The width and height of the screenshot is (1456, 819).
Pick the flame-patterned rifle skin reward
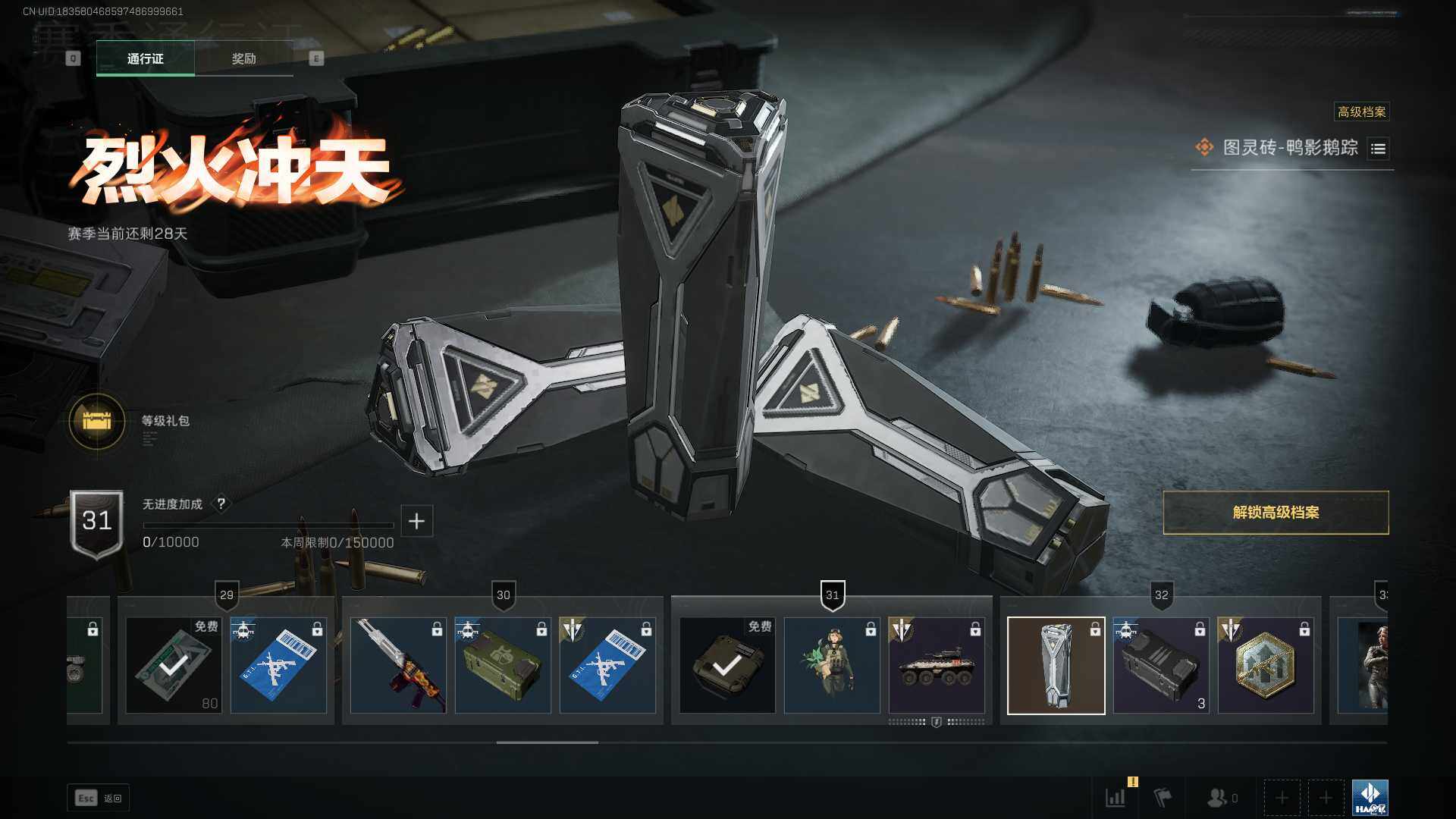398,665
